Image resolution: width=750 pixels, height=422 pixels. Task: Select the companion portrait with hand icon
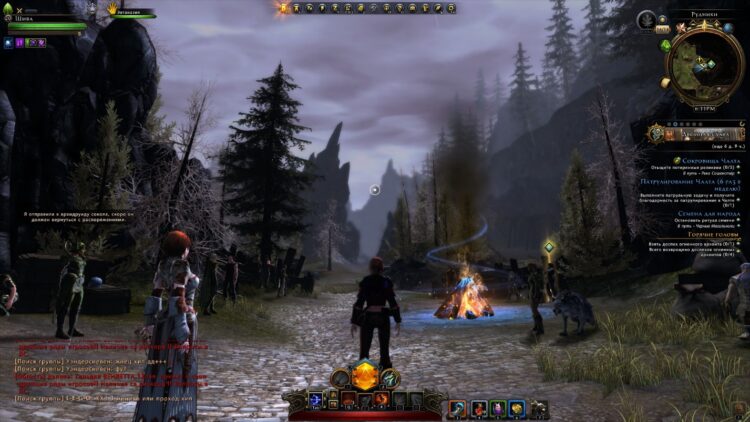point(113,9)
